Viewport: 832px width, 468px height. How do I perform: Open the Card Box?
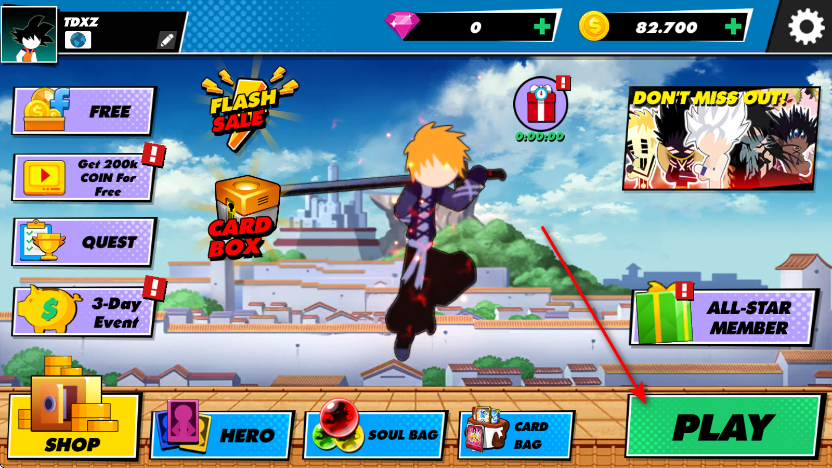pyautogui.click(x=241, y=217)
